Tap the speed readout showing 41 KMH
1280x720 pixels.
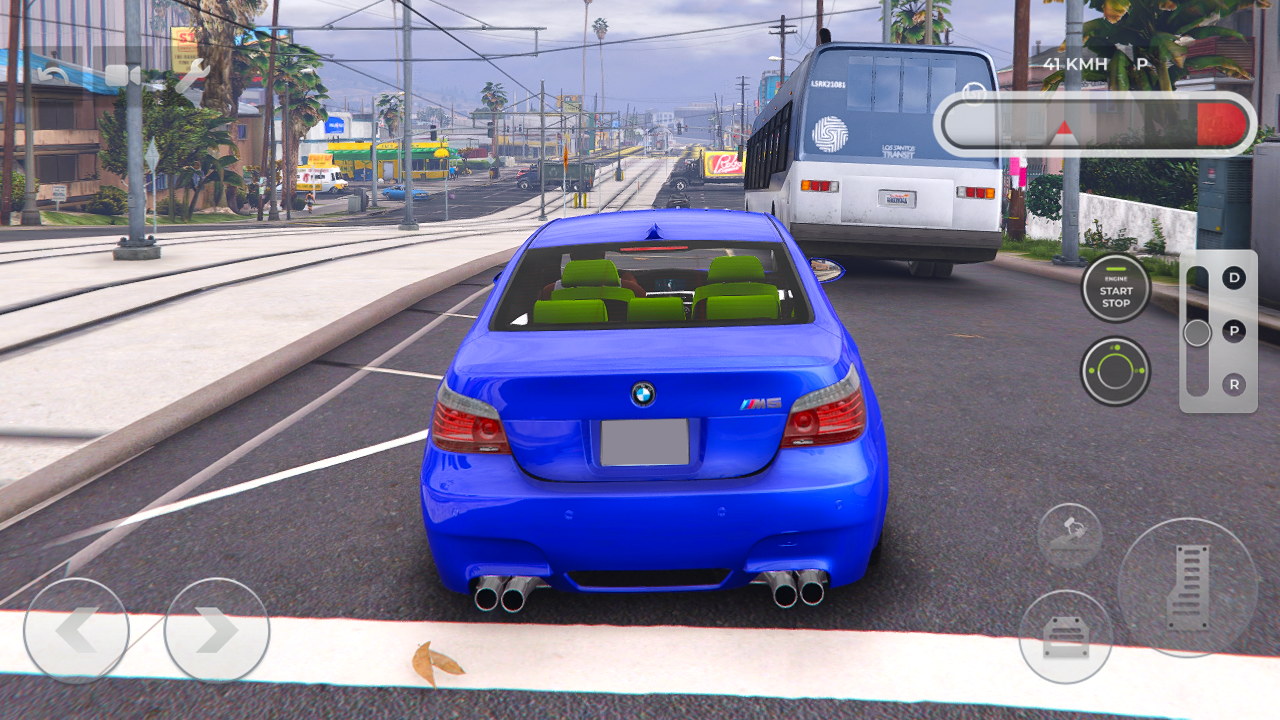(1073, 62)
